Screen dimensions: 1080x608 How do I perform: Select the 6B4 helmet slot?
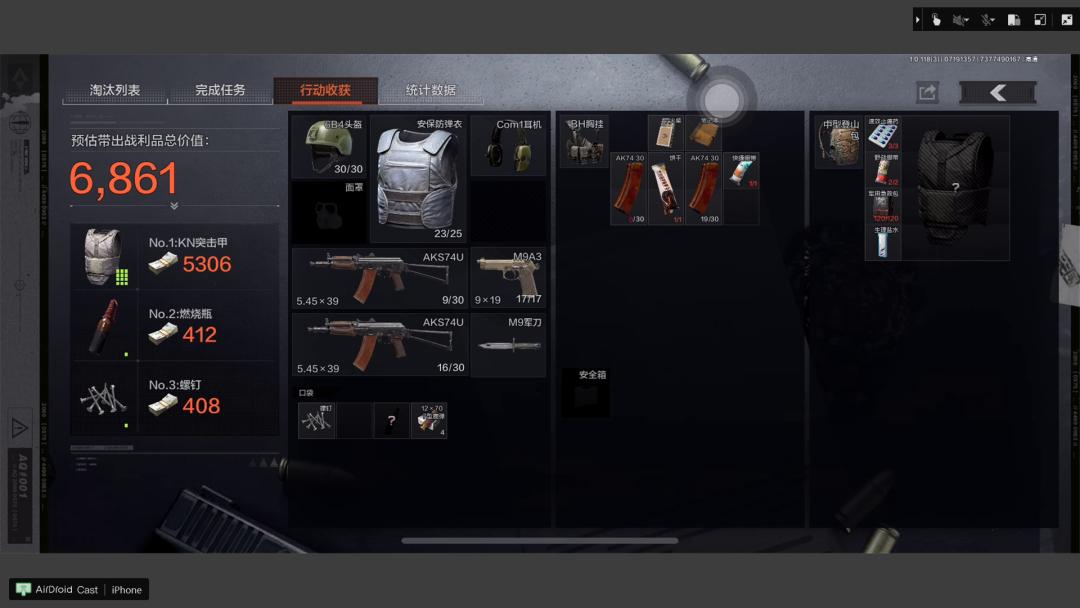coord(329,147)
